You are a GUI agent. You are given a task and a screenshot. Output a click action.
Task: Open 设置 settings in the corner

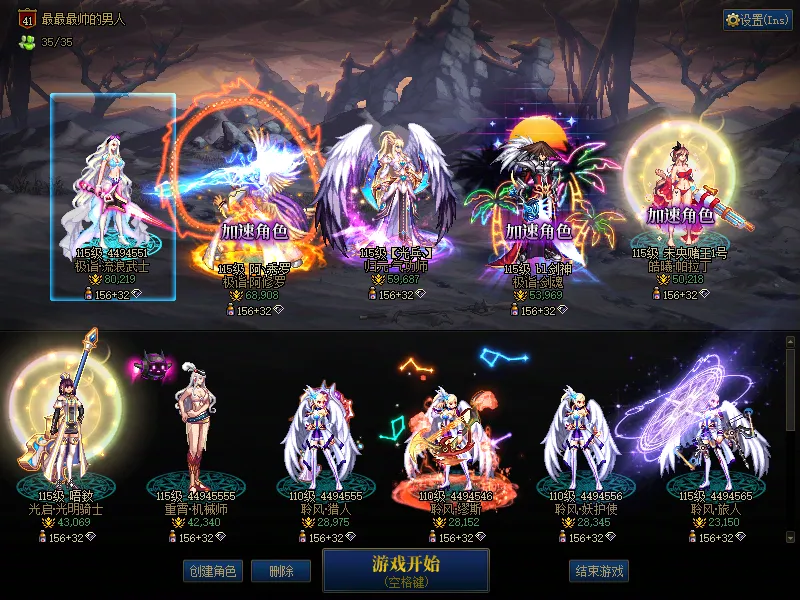[757, 20]
